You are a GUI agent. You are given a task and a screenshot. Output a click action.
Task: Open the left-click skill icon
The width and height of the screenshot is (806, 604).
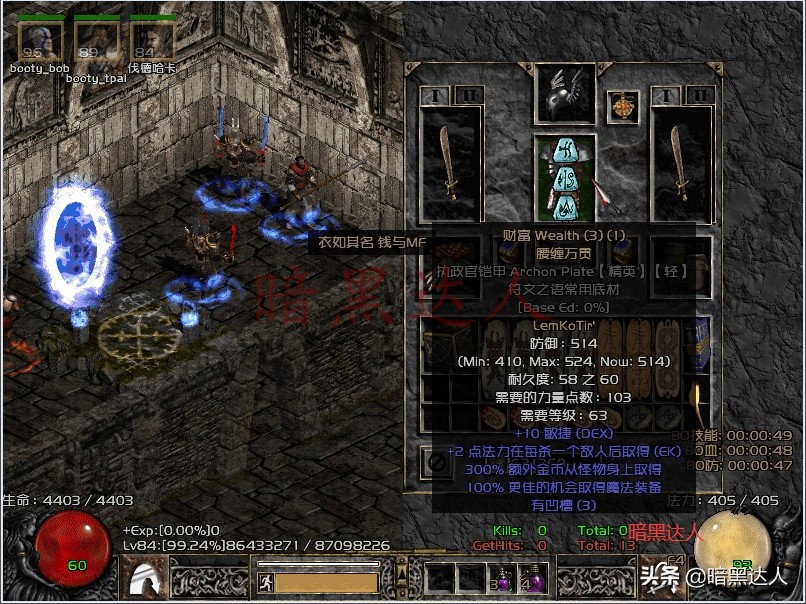(x=142, y=577)
